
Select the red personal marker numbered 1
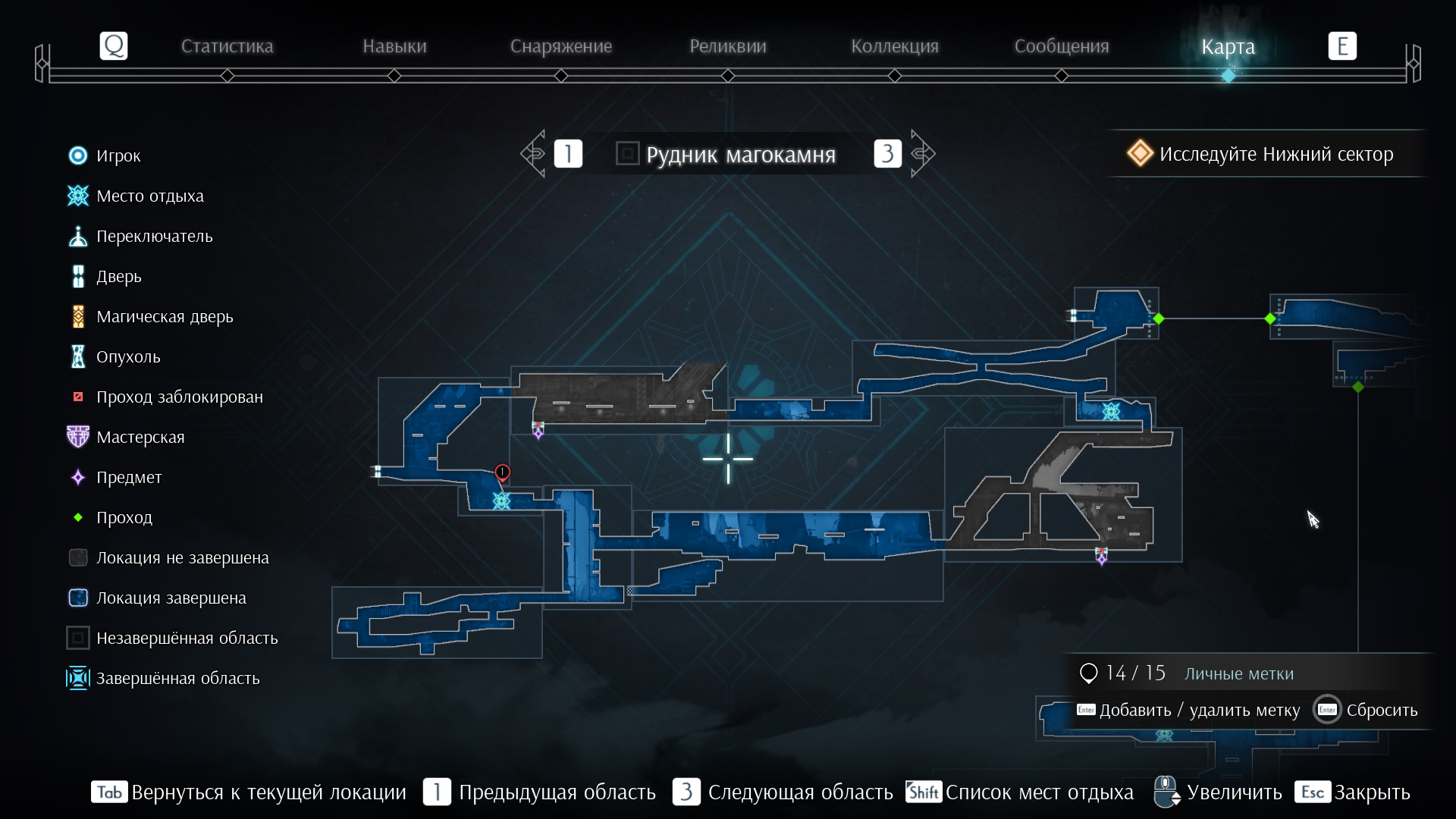[x=502, y=472]
